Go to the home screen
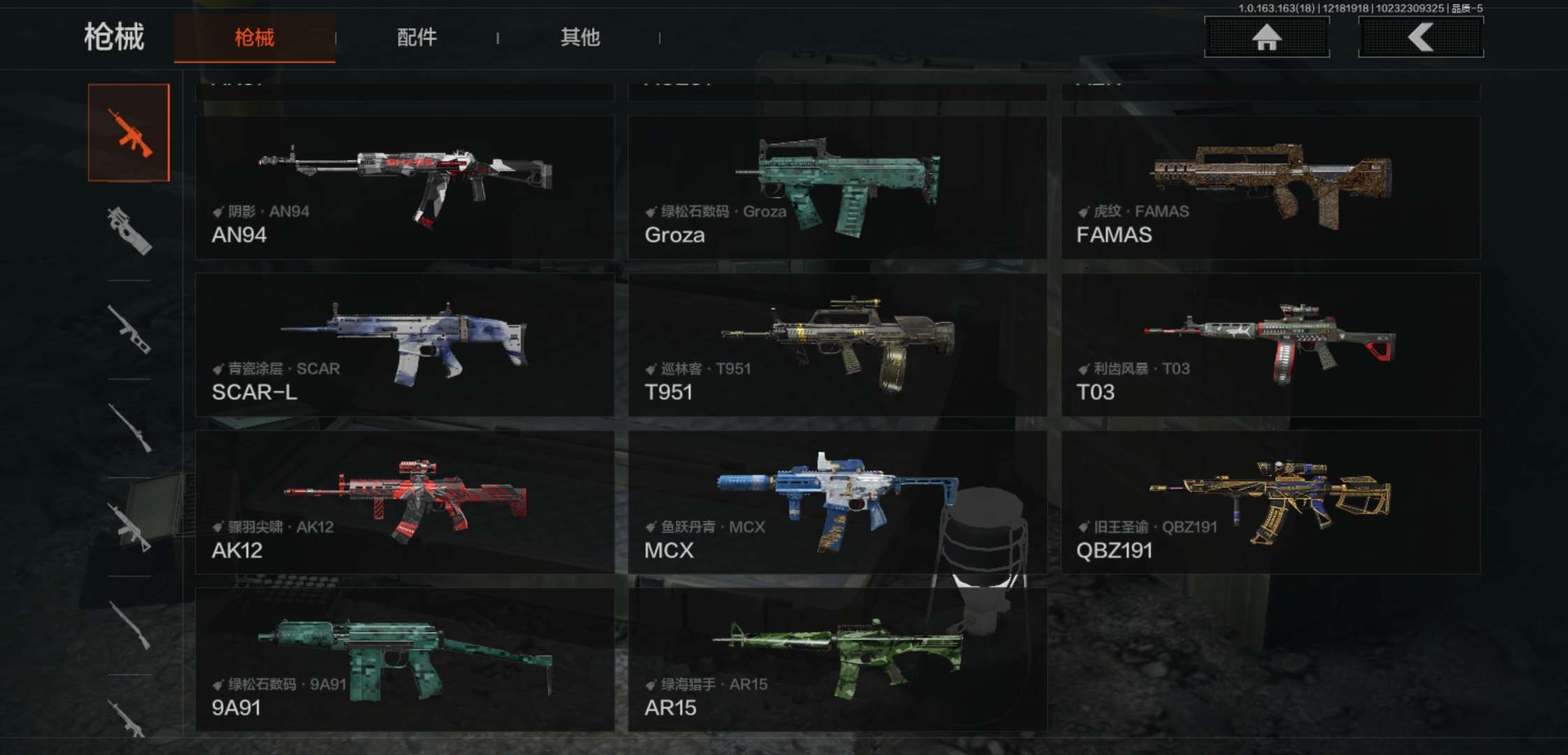 coord(1266,37)
